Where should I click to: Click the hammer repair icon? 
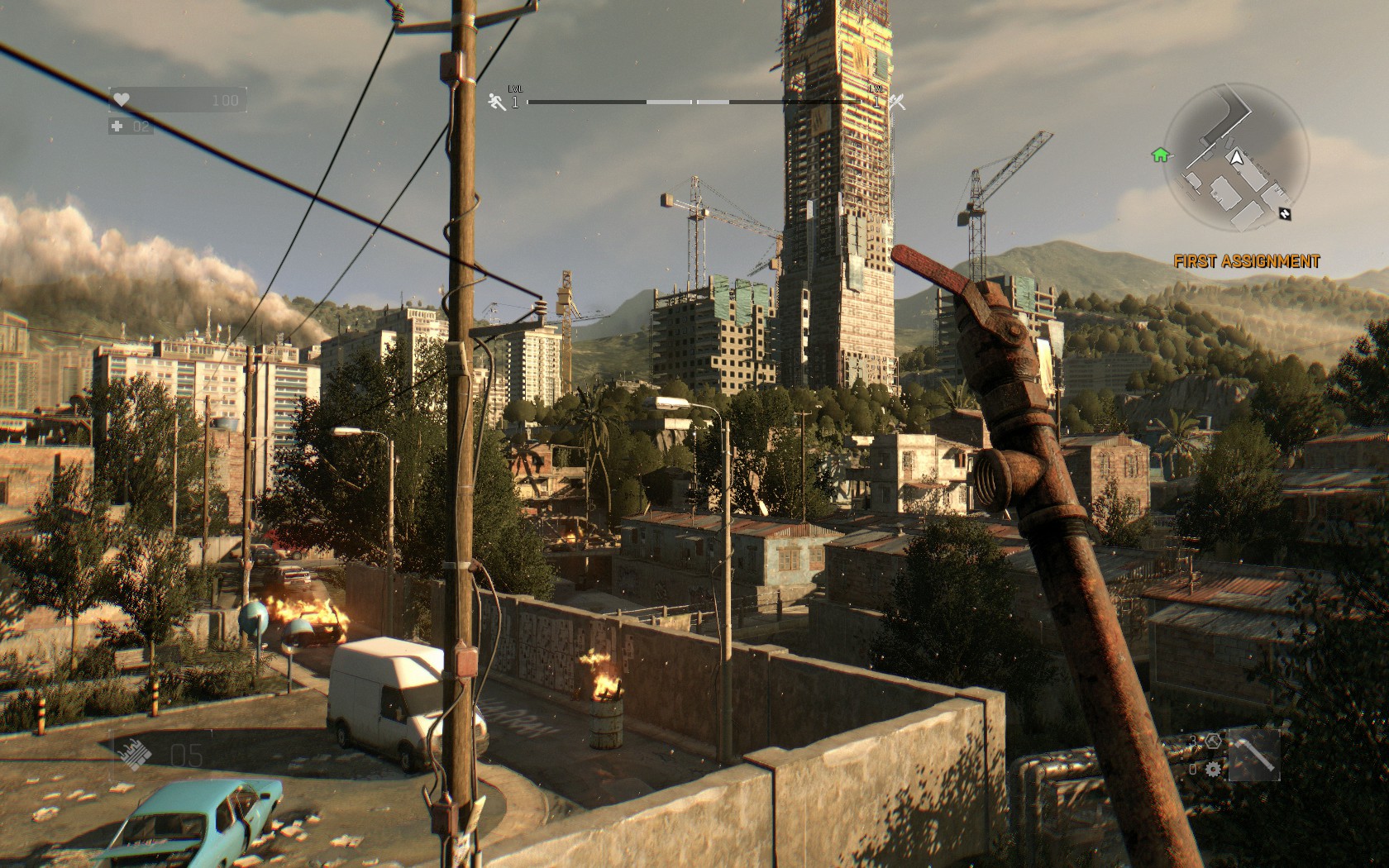(1213, 740)
